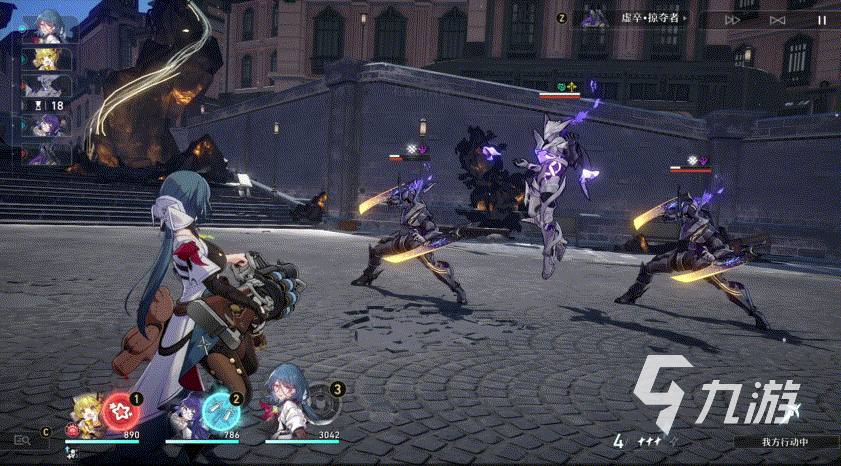The image size is (841, 466).
Task: Toggle double-speed battle
Action: 733,18
